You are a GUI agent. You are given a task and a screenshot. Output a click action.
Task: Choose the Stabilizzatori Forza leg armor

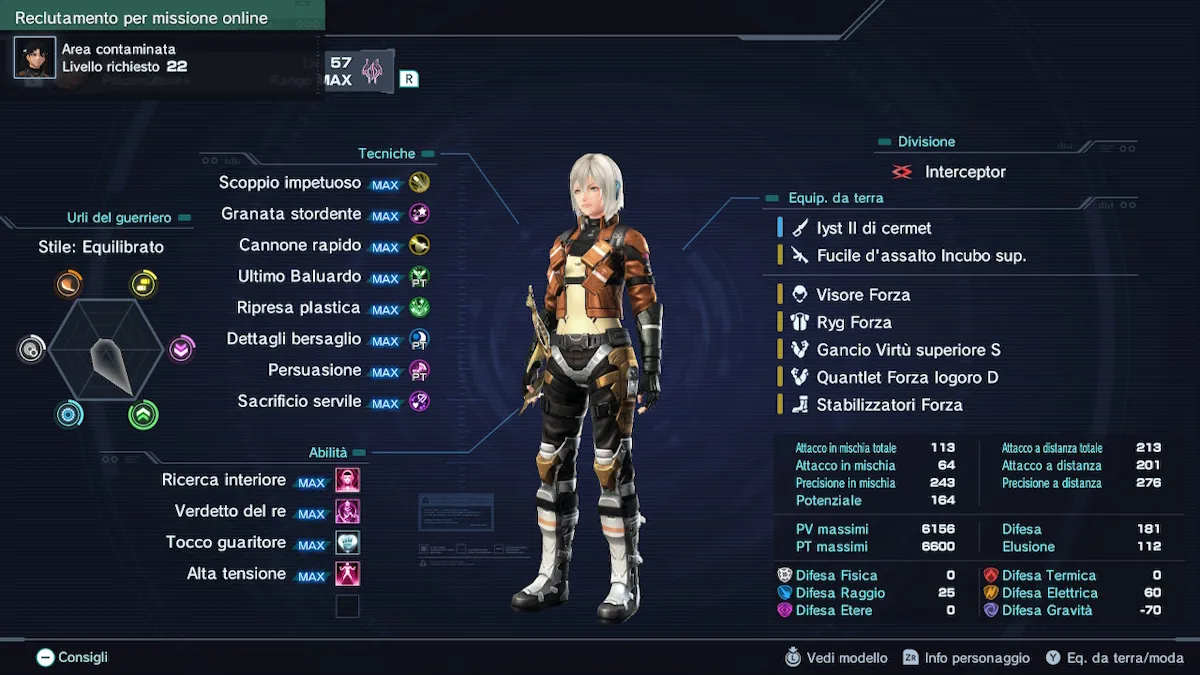(888, 405)
